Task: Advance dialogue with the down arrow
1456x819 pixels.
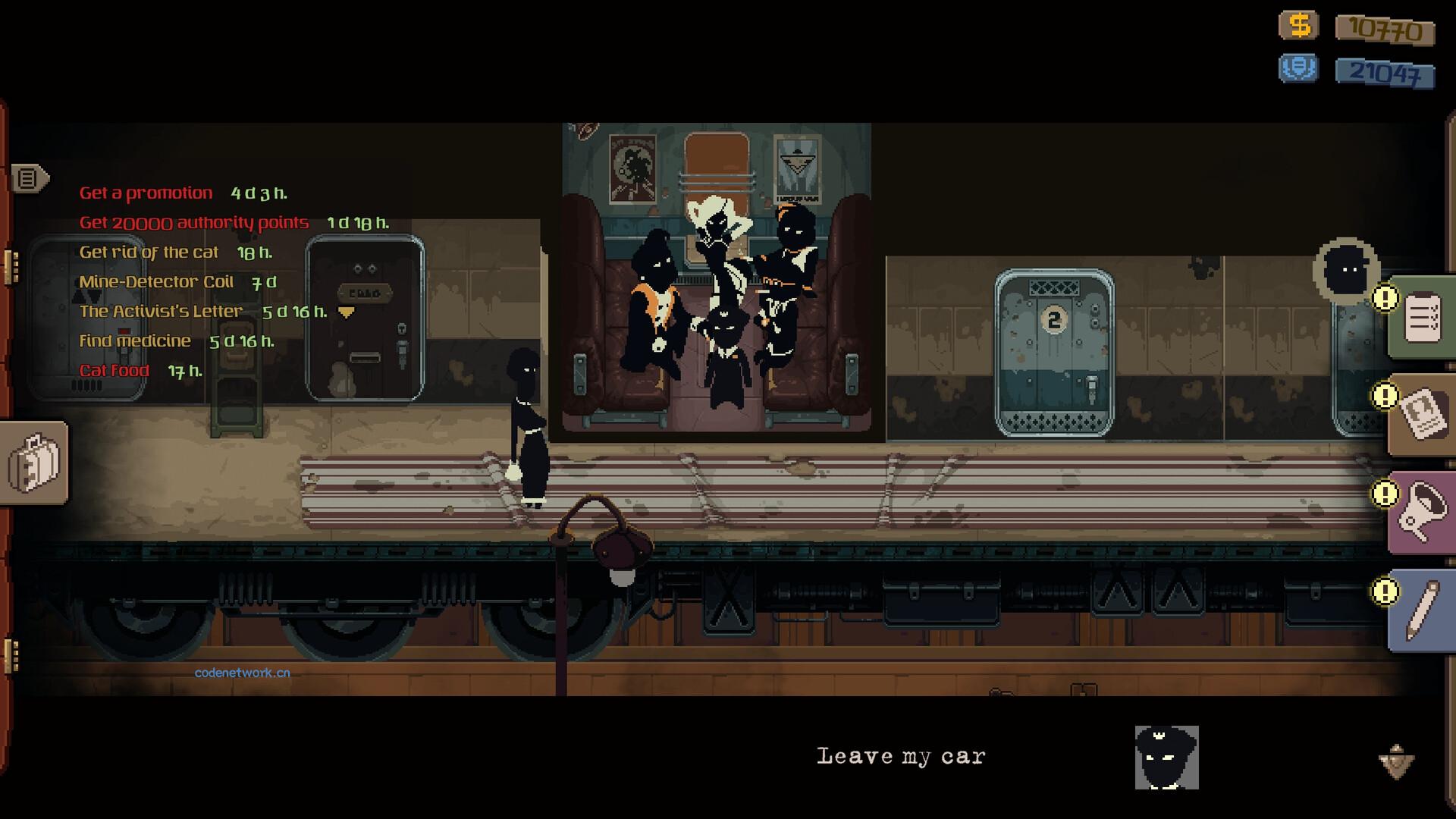Action: [x=1396, y=761]
